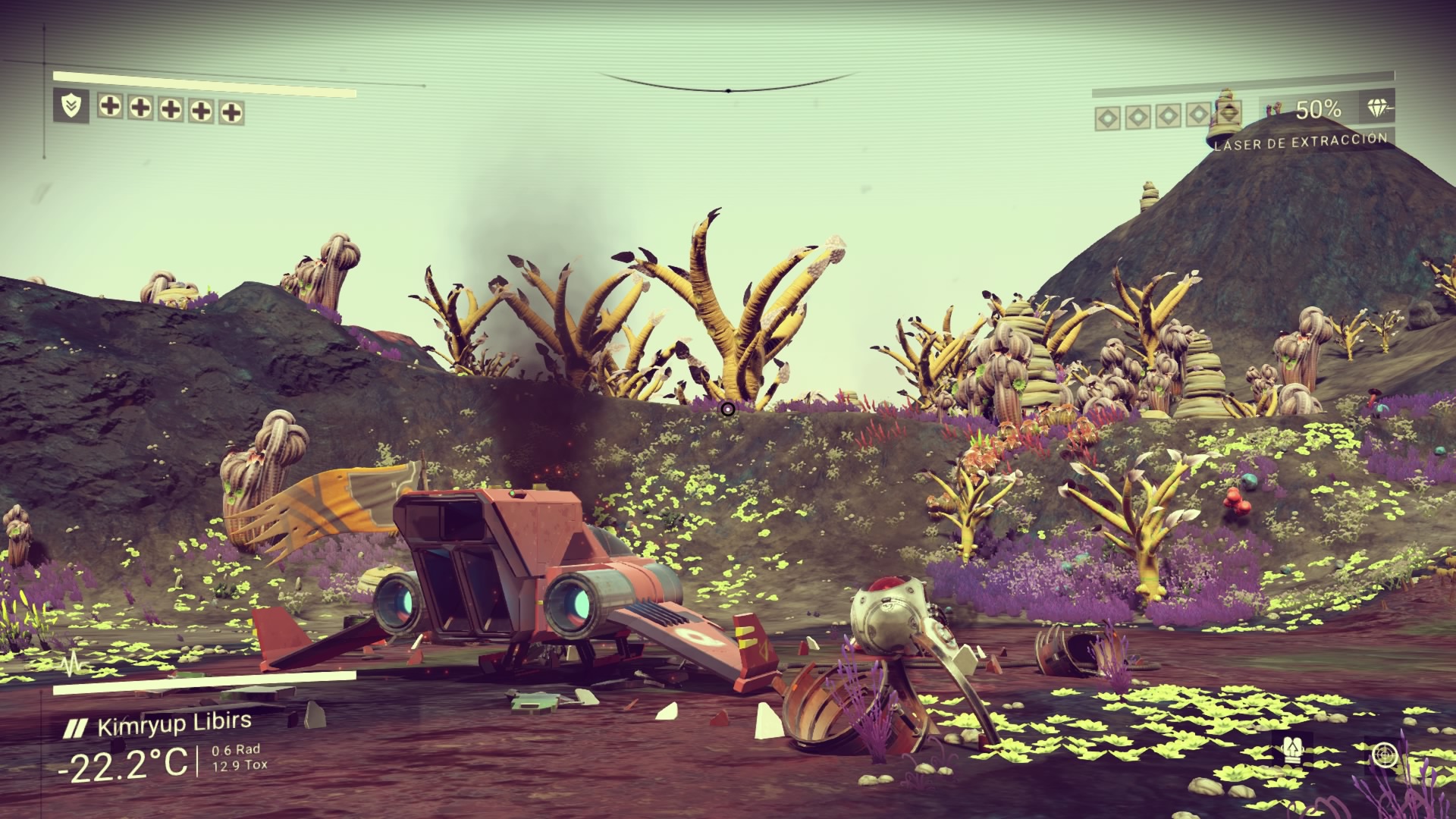Open the scanner crosshair icon
This screenshot has width=1456, height=819.
(1385, 755)
